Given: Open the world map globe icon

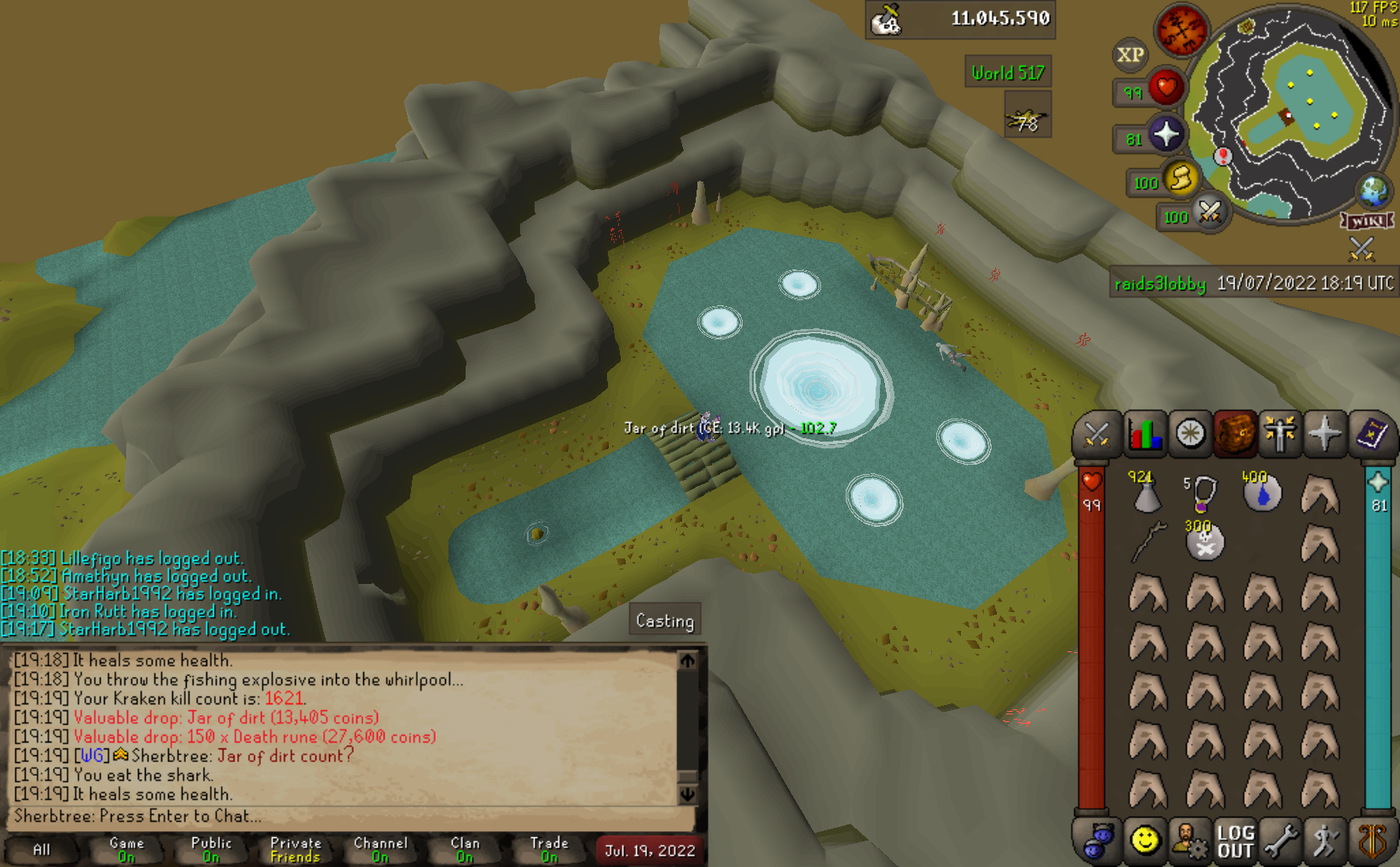Looking at the screenshot, I should pyautogui.click(x=1374, y=191).
